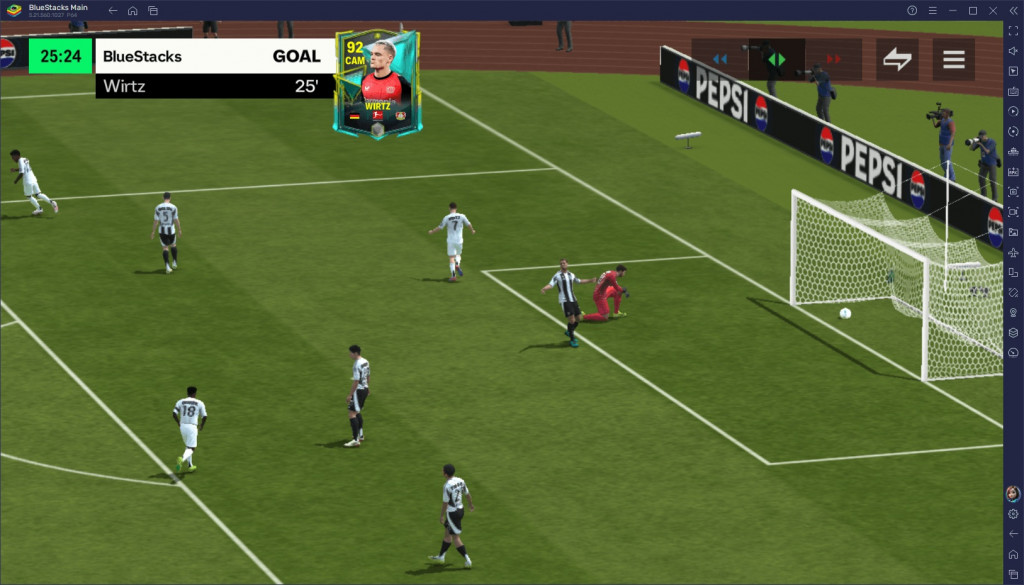Viewport: 1024px width, 585px height.
Task: Open the three-line replay menu
Action: 954,59
